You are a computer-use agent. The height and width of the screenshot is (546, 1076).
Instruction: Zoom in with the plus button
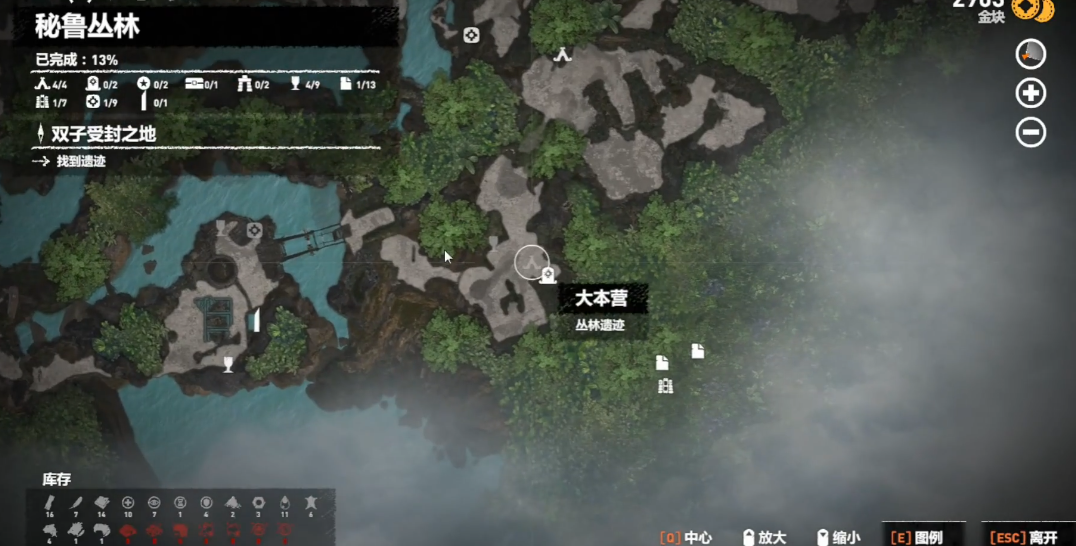1030,93
